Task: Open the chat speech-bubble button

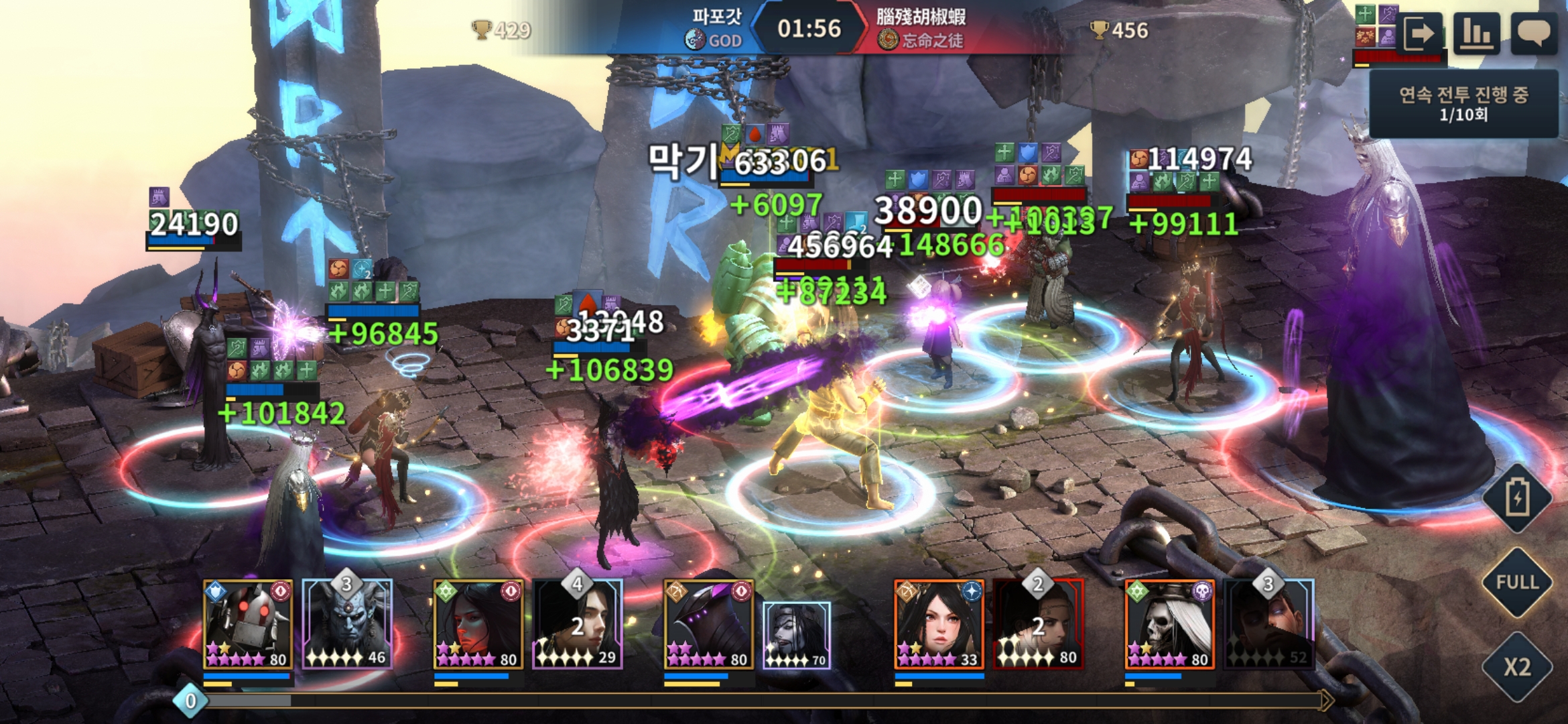Action: point(1533,34)
